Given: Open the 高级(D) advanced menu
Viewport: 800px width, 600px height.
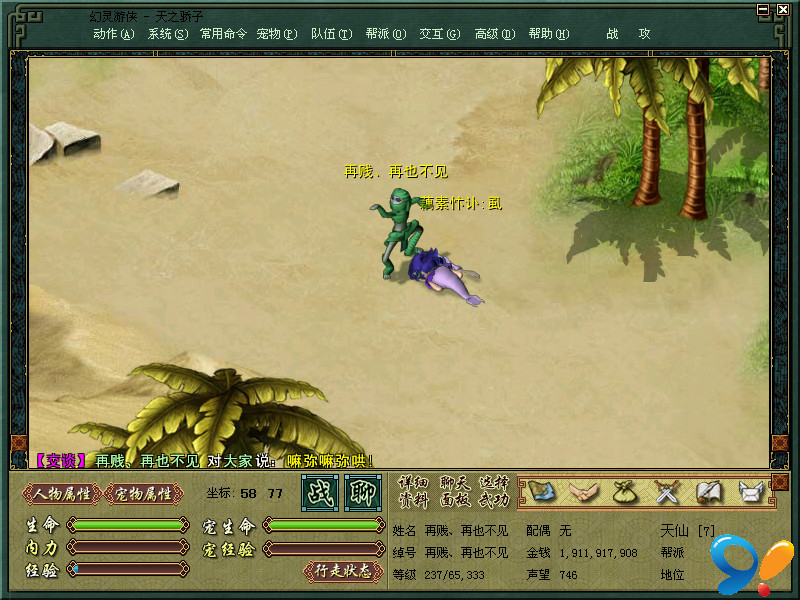Looking at the screenshot, I should pos(494,34).
